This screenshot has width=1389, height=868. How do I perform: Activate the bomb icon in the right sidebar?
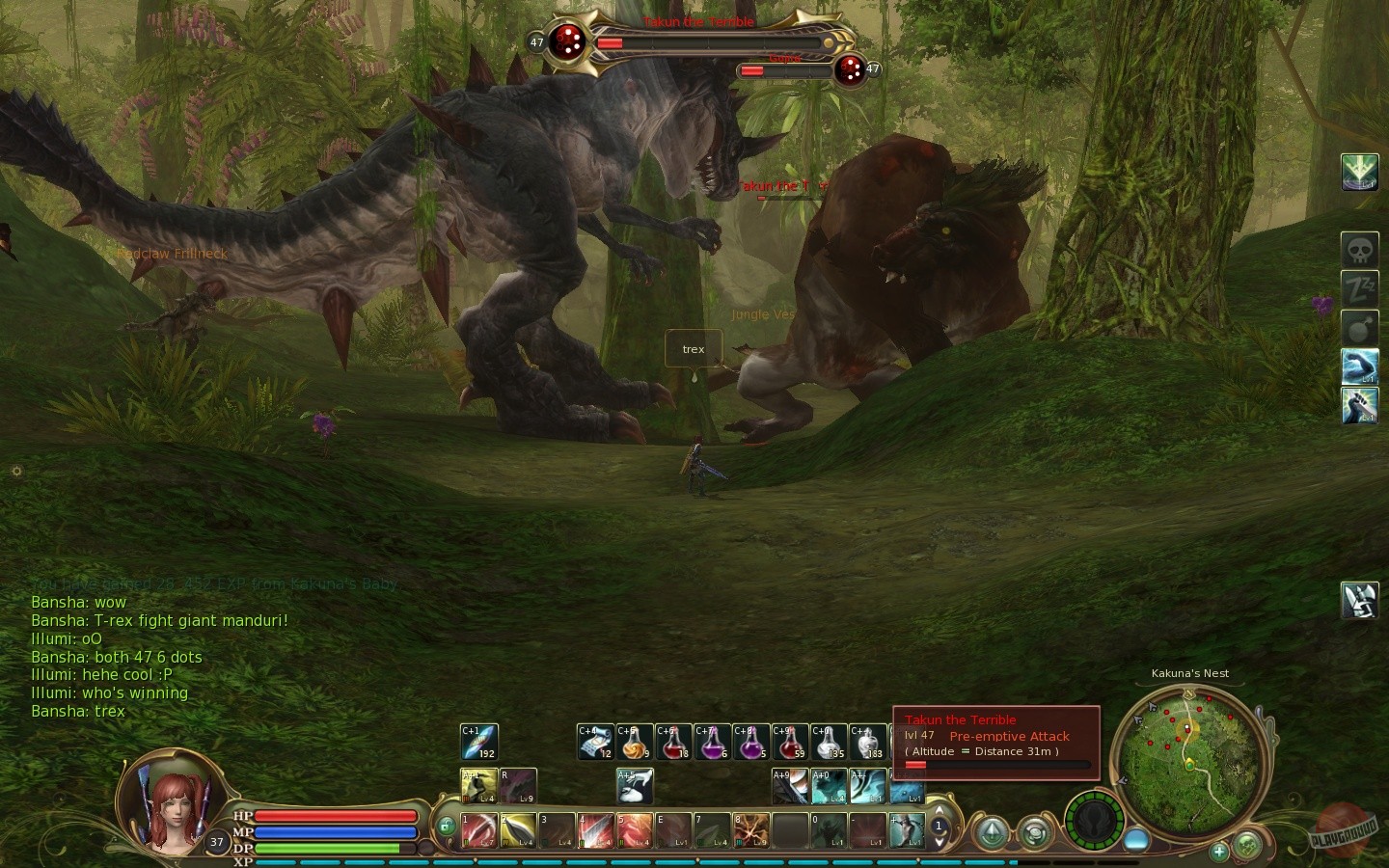tap(1360, 327)
